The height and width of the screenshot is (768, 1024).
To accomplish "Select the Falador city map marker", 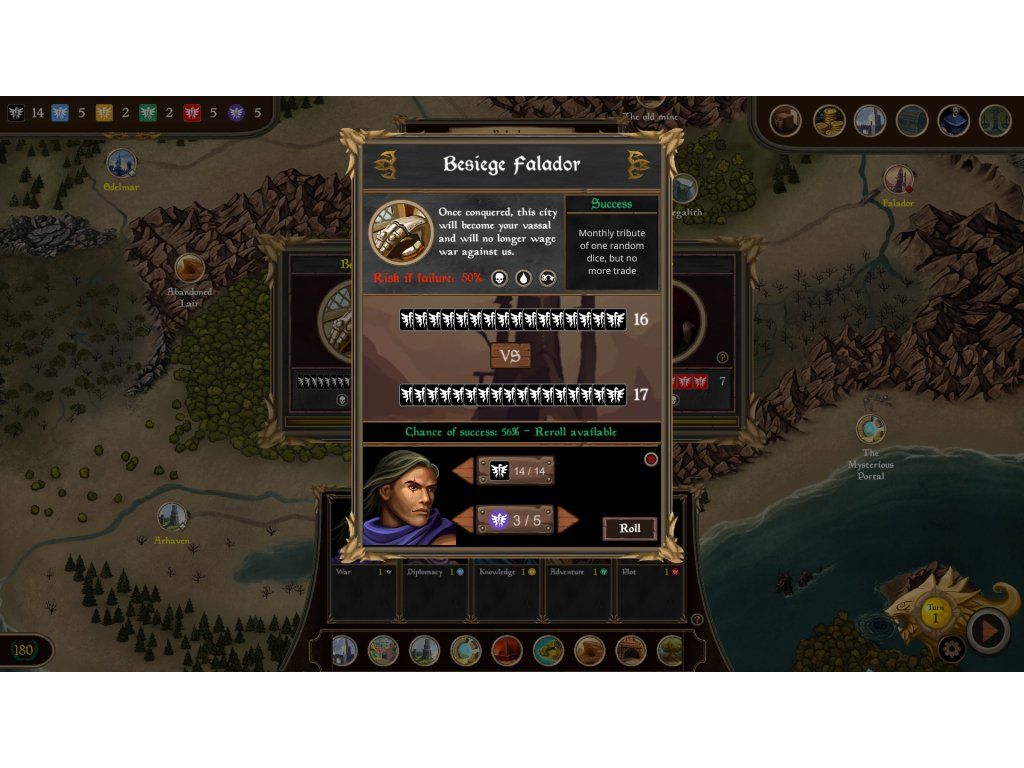I will click(898, 181).
